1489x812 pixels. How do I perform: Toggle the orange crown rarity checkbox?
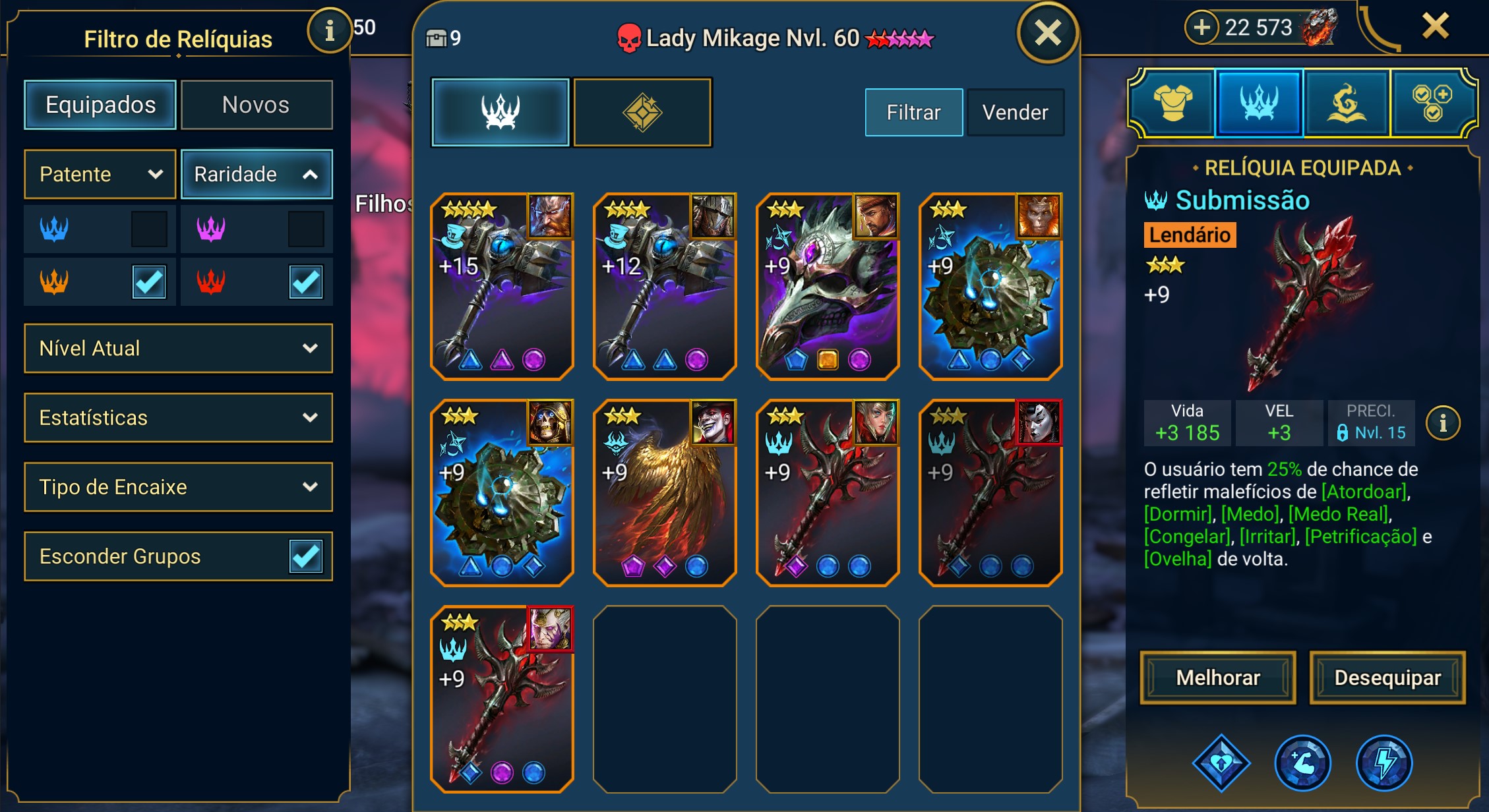click(149, 282)
